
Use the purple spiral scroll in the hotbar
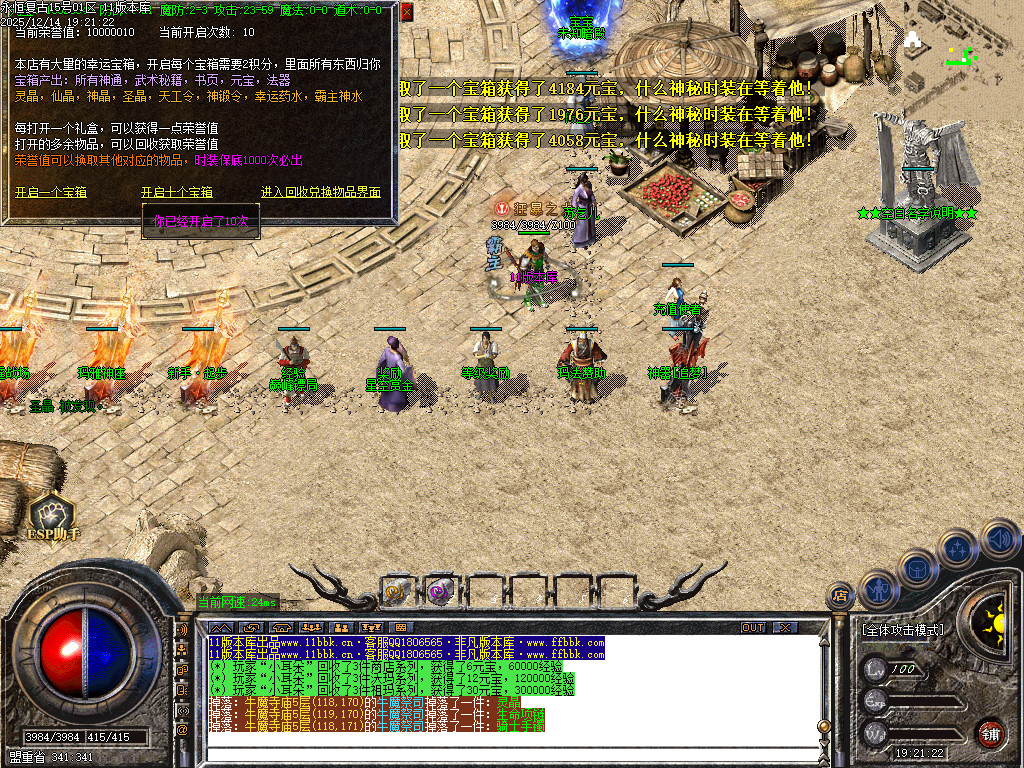[440, 591]
